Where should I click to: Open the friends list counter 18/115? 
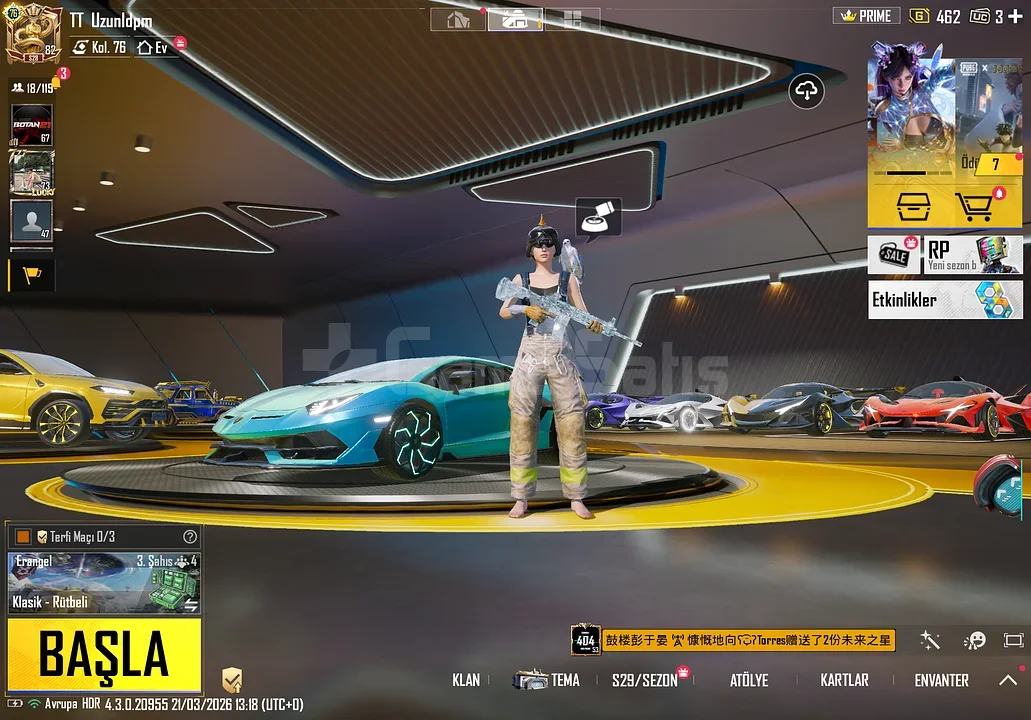click(32, 88)
